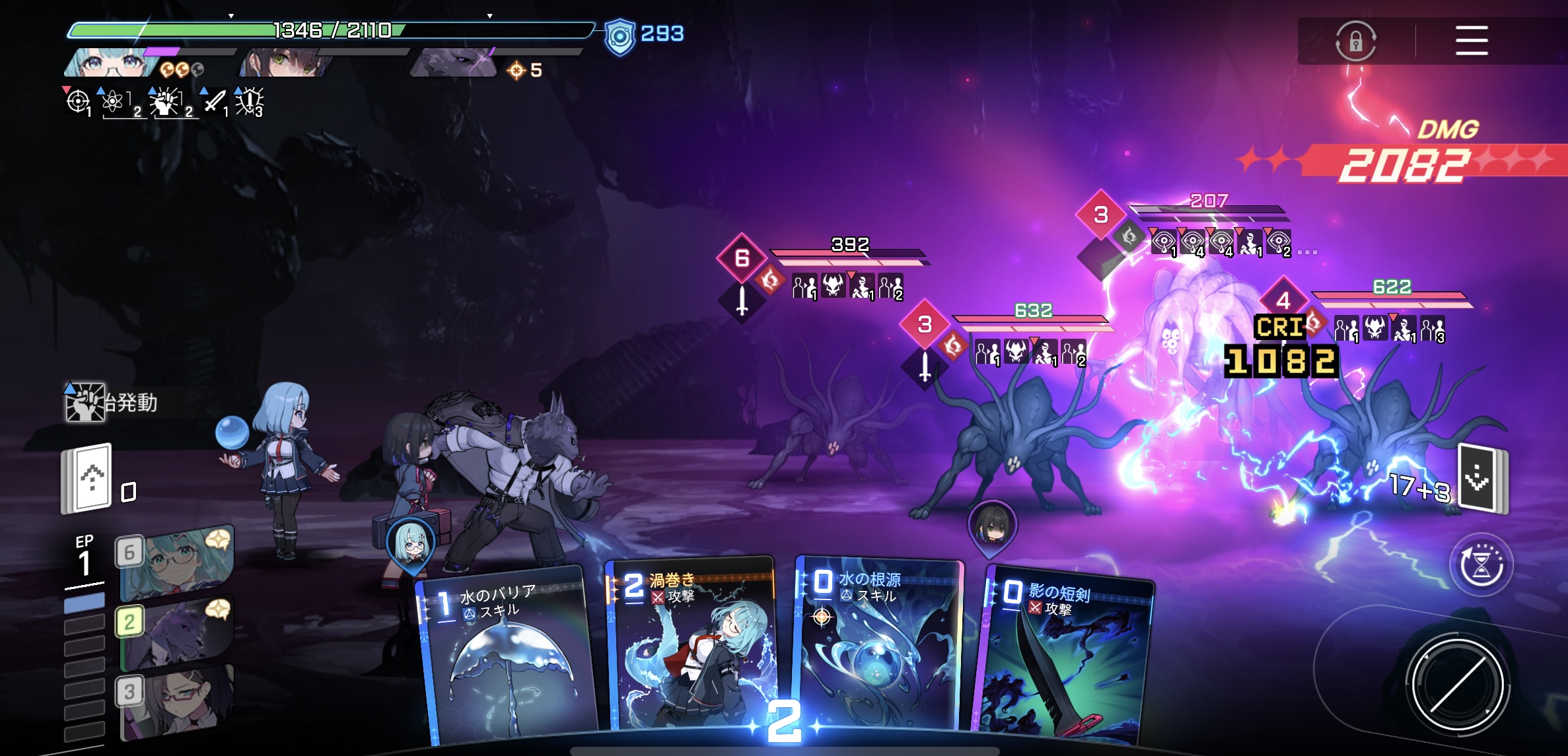
Task: Toggle the lock button at top right
Action: click(1355, 42)
